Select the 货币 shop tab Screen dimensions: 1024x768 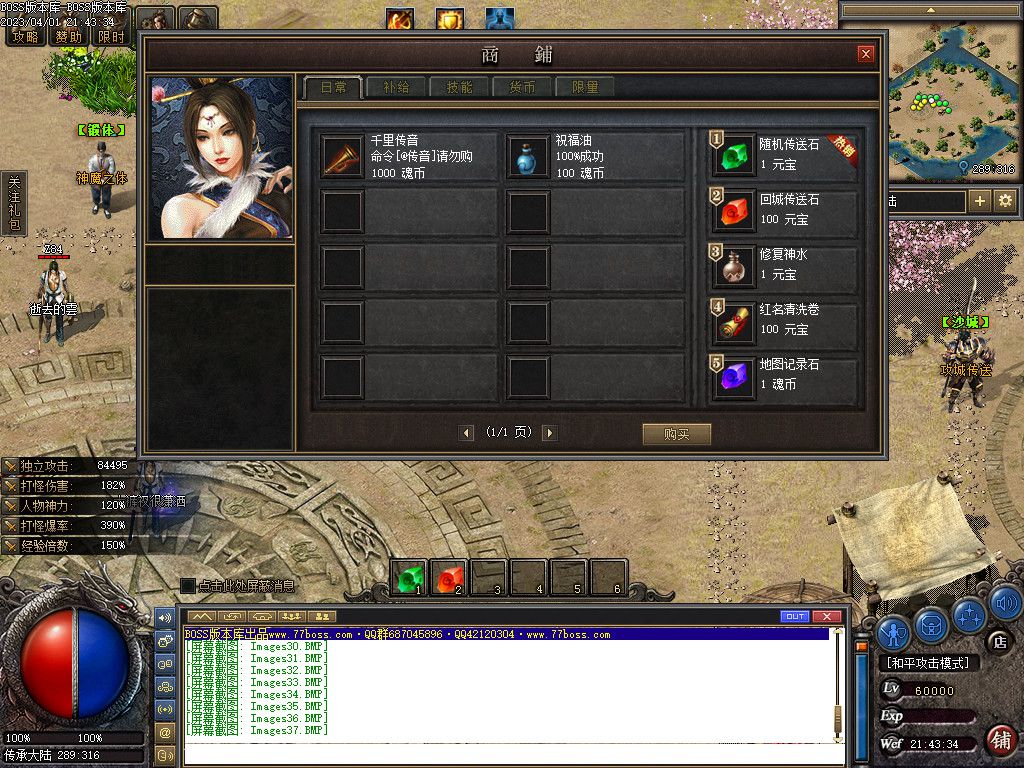point(522,88)
